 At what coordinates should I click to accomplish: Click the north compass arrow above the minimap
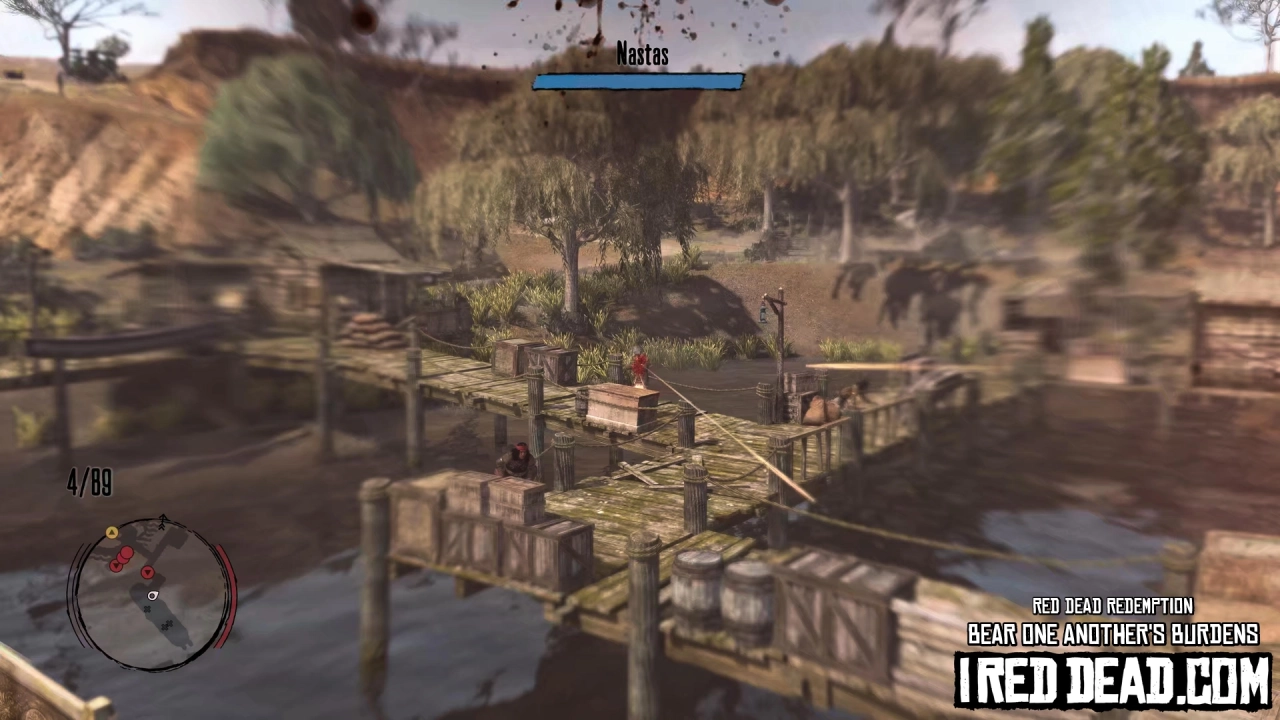click(163, 520)
